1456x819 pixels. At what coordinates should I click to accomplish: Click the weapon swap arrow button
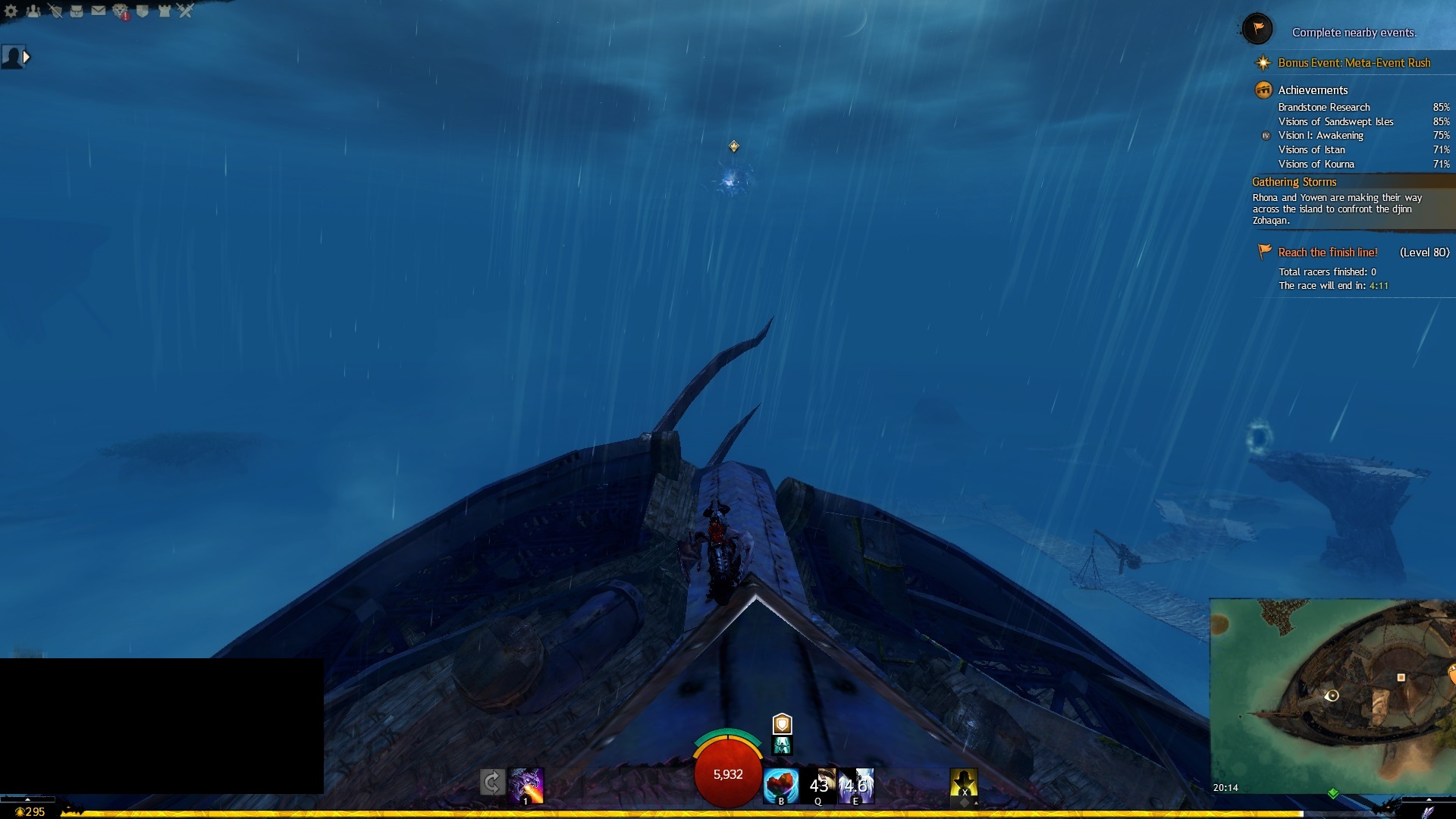(492, 782)
